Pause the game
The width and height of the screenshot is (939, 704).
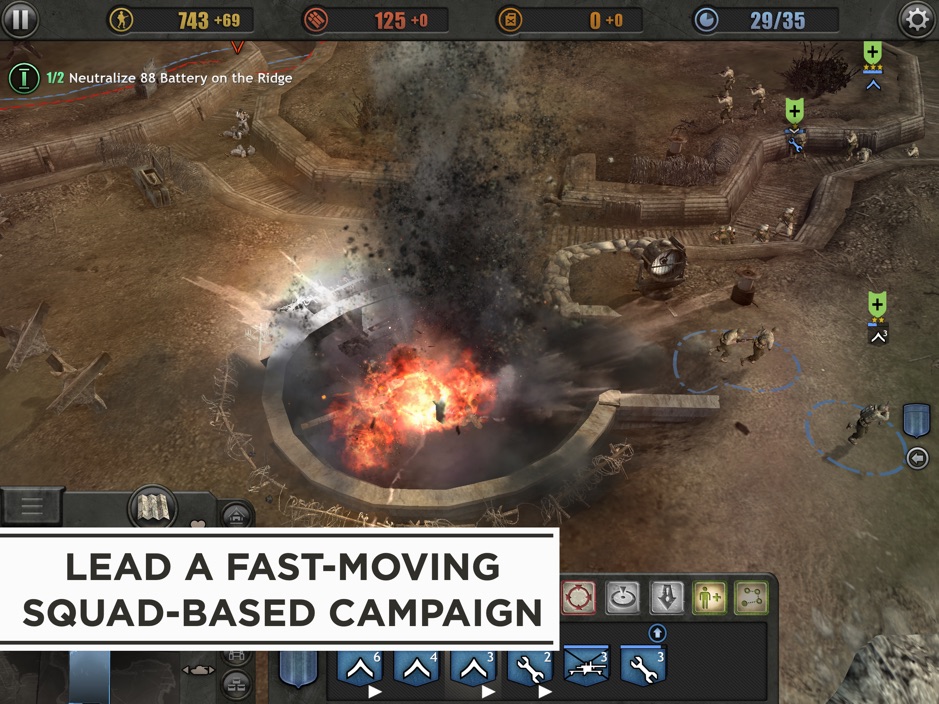click(19, 19)
